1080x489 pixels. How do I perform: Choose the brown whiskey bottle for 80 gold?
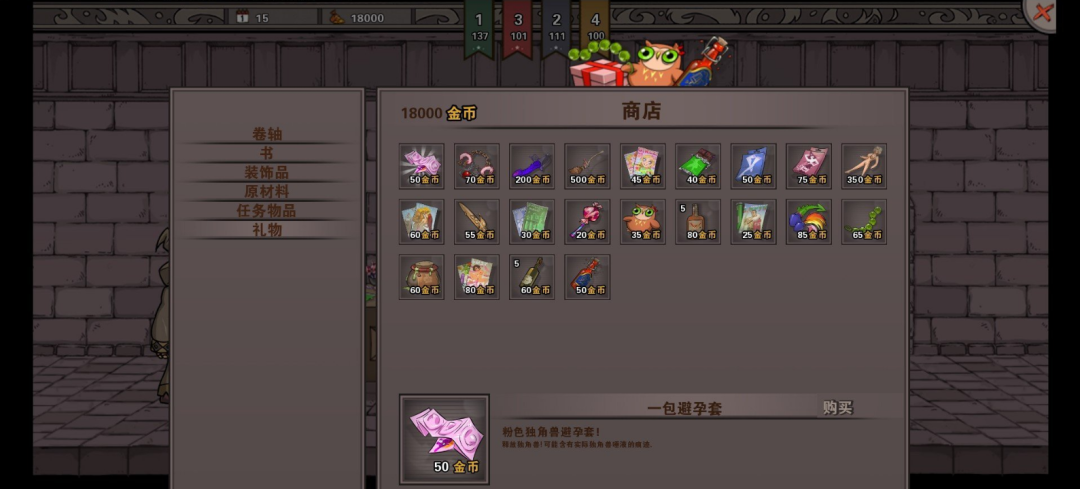tap(698, 221)
